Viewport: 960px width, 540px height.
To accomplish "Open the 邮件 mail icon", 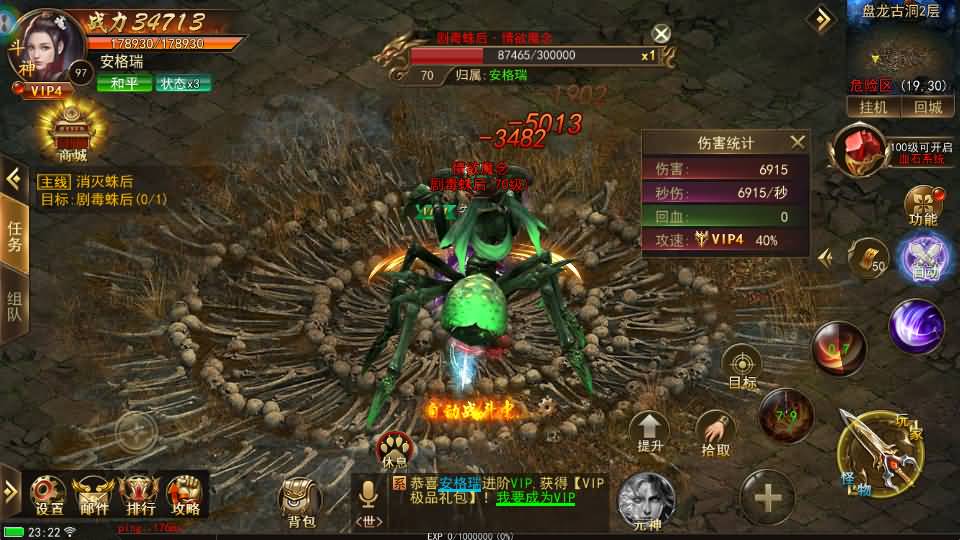I will point(95,493).
